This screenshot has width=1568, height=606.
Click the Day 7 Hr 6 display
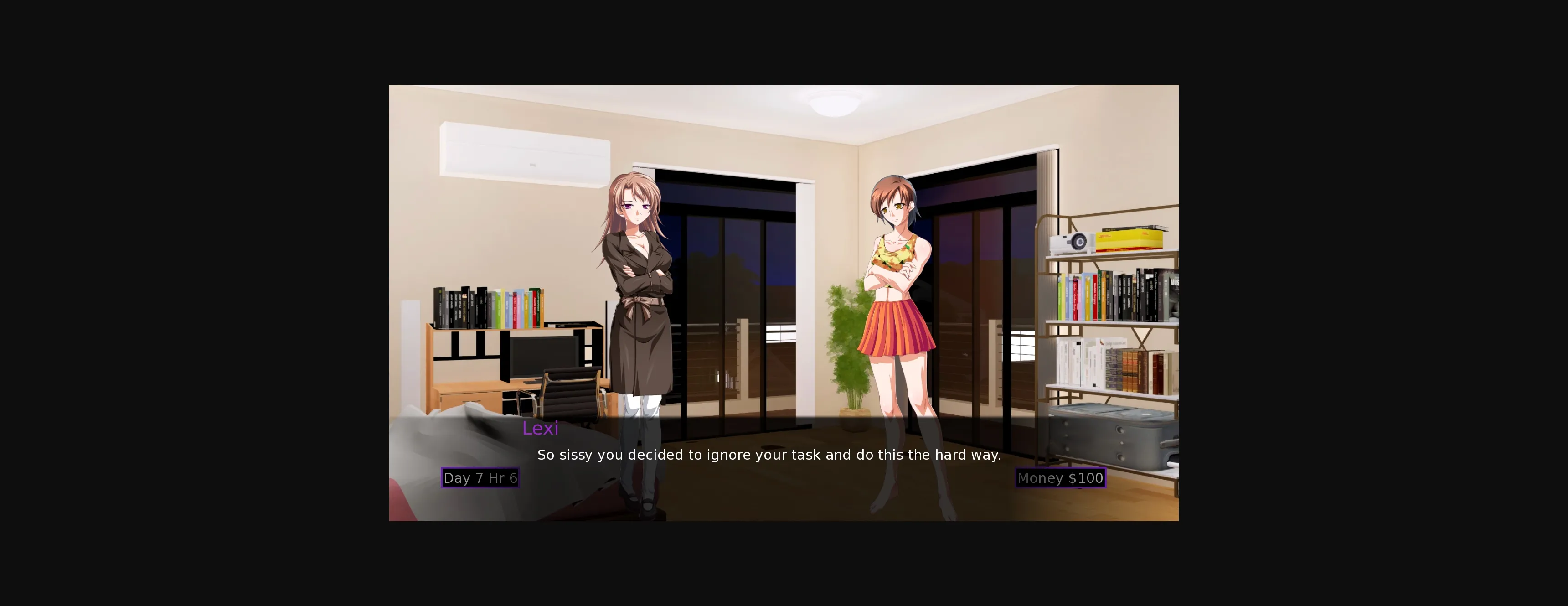click(x=480, y=477)
